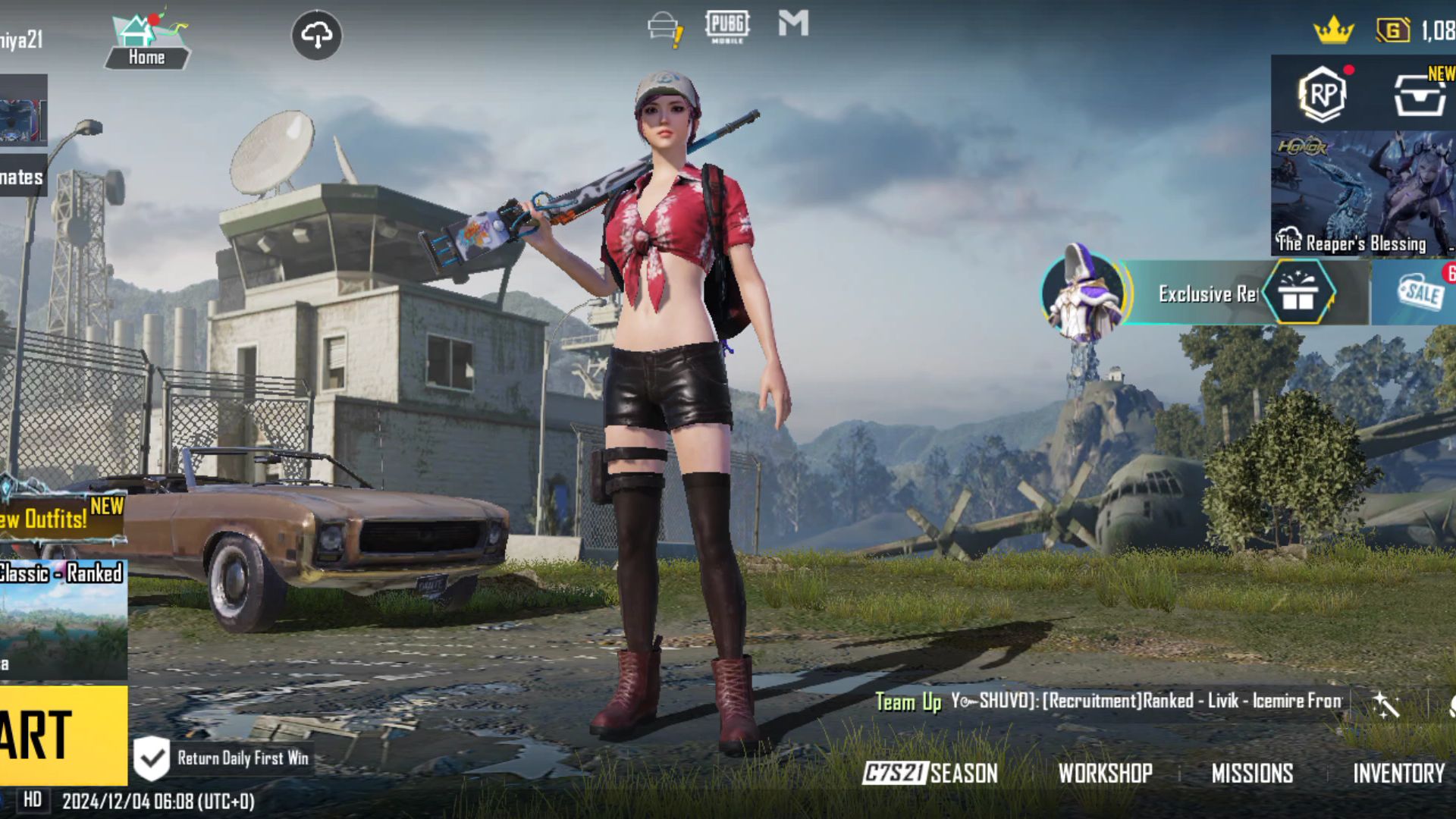Click the magic wand sparkle icon
Viewport: 1456px width, 819px height.
pos(1385,704)
